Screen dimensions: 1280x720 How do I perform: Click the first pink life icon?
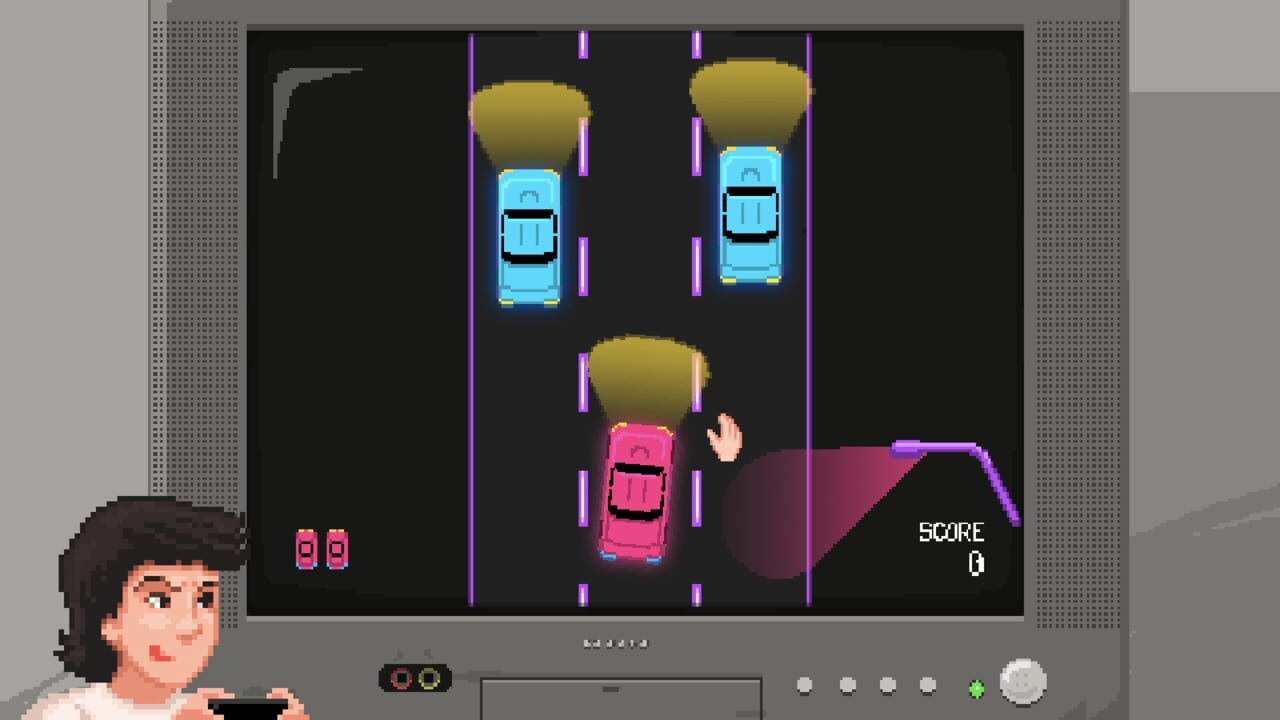pos(305,549)
